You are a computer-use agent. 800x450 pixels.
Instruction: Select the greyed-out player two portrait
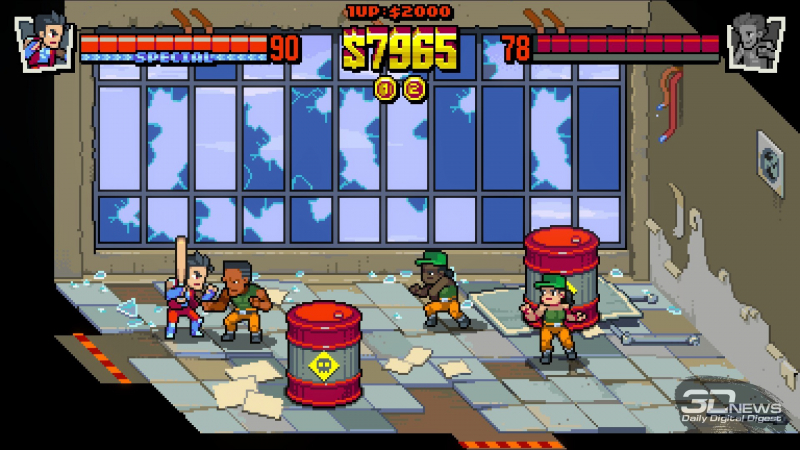pos(754,42)
